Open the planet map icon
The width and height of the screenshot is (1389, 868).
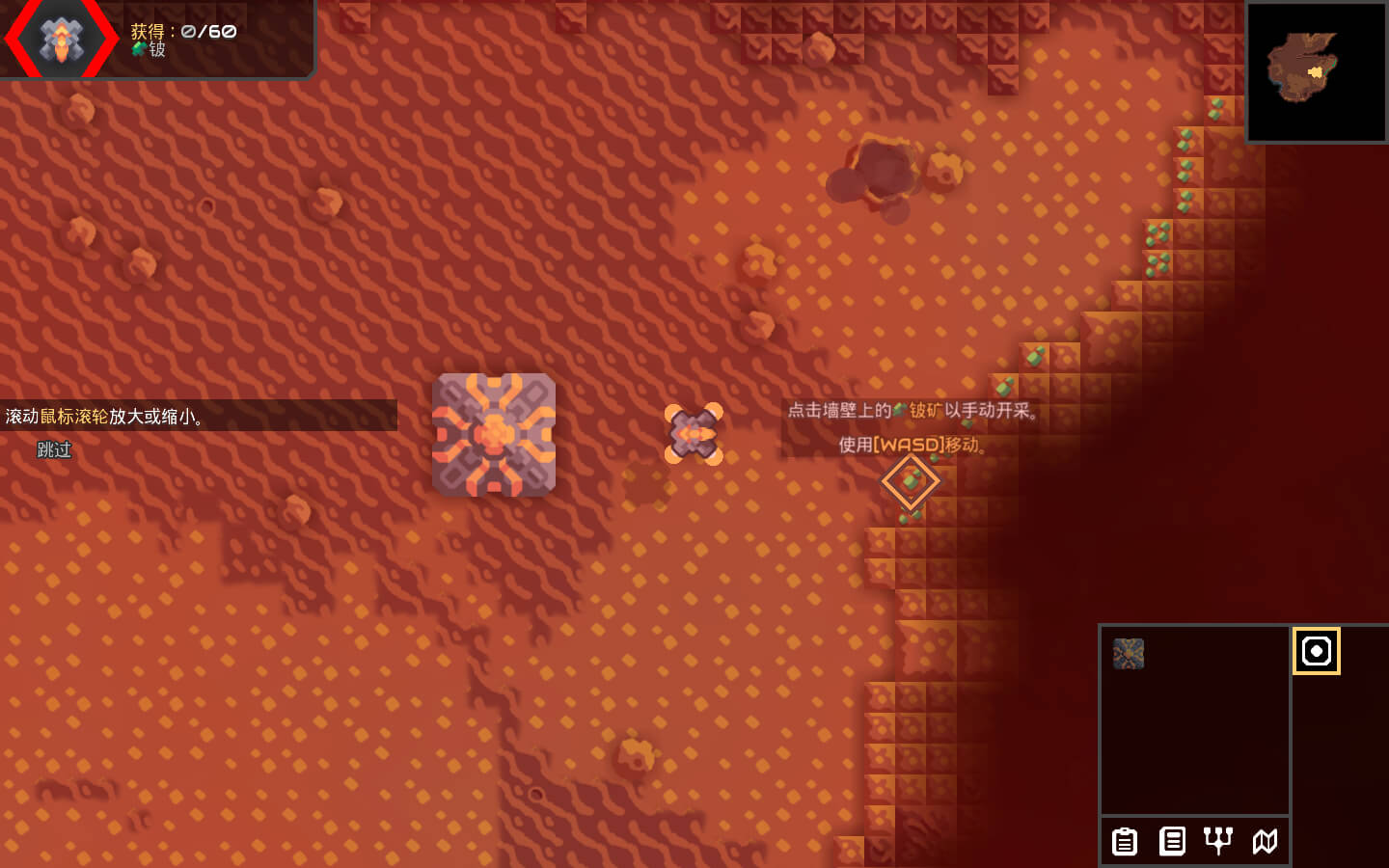[x=1265, y=841]
